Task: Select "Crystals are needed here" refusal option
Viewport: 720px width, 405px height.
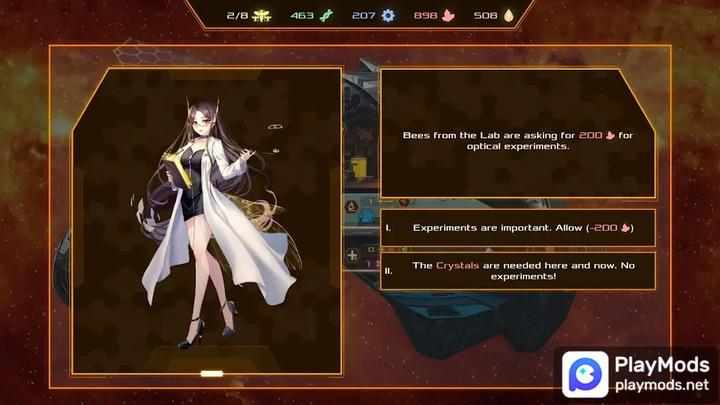Action: [518, 271]
